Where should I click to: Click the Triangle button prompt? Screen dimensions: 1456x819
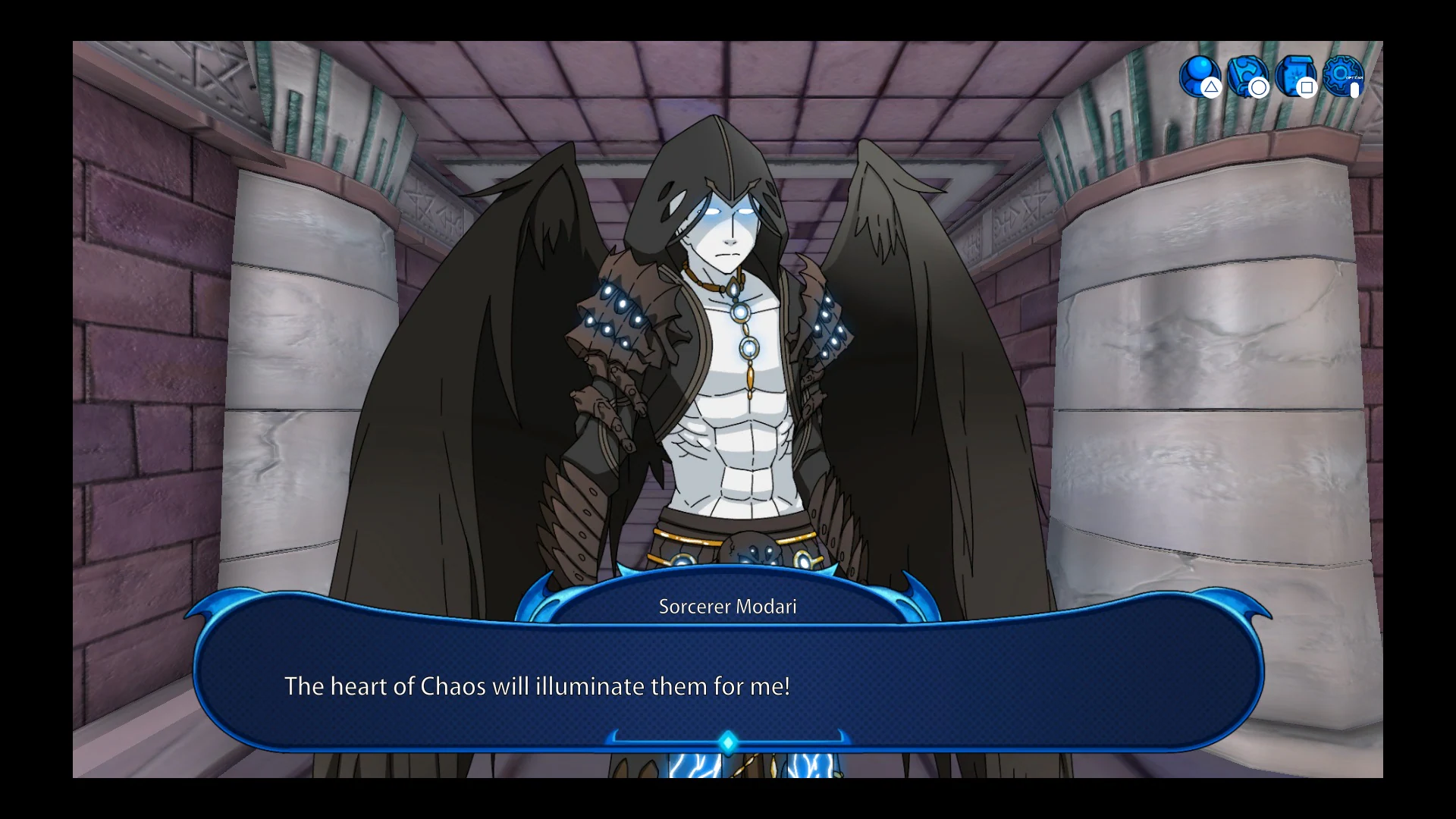(1211, 89)
